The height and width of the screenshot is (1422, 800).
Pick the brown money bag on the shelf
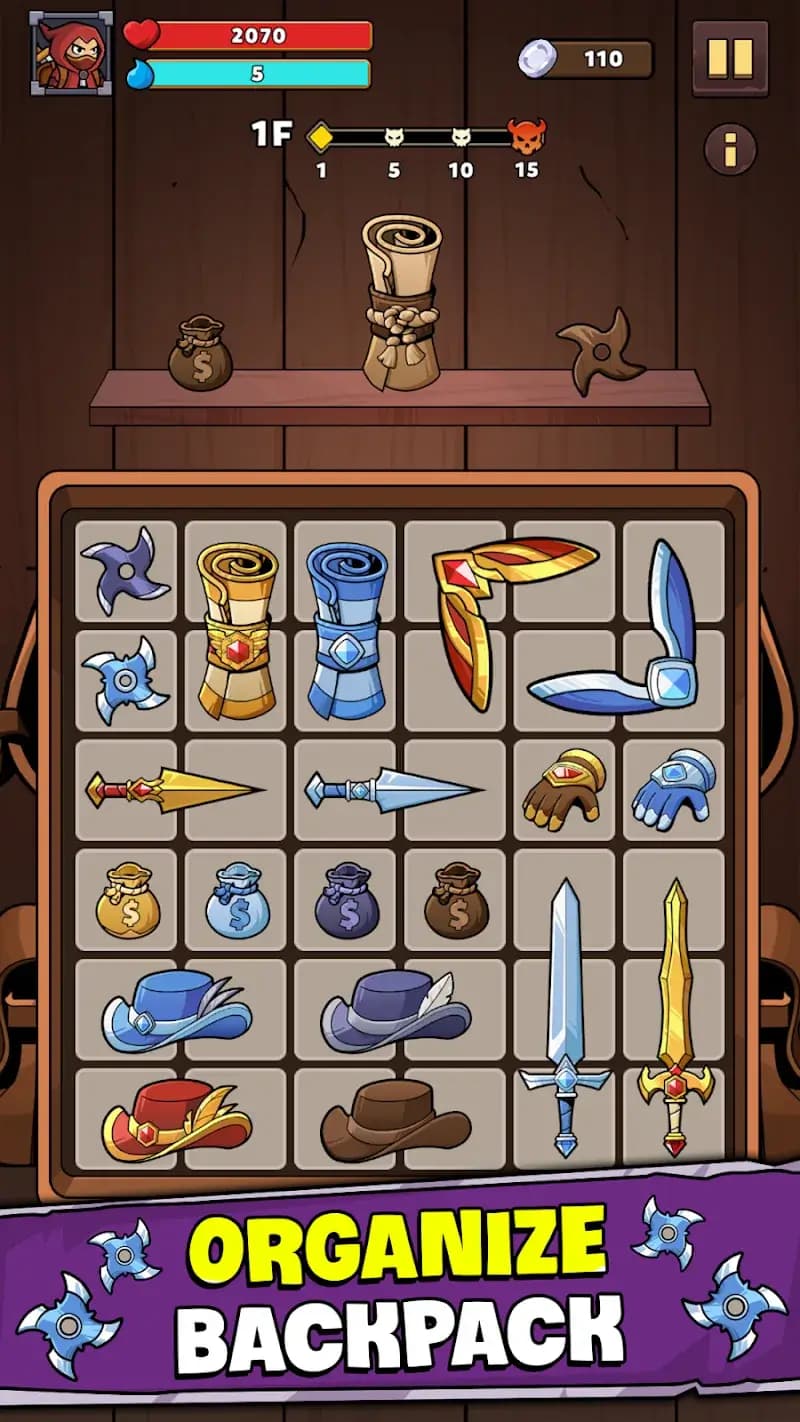(200, 354)
